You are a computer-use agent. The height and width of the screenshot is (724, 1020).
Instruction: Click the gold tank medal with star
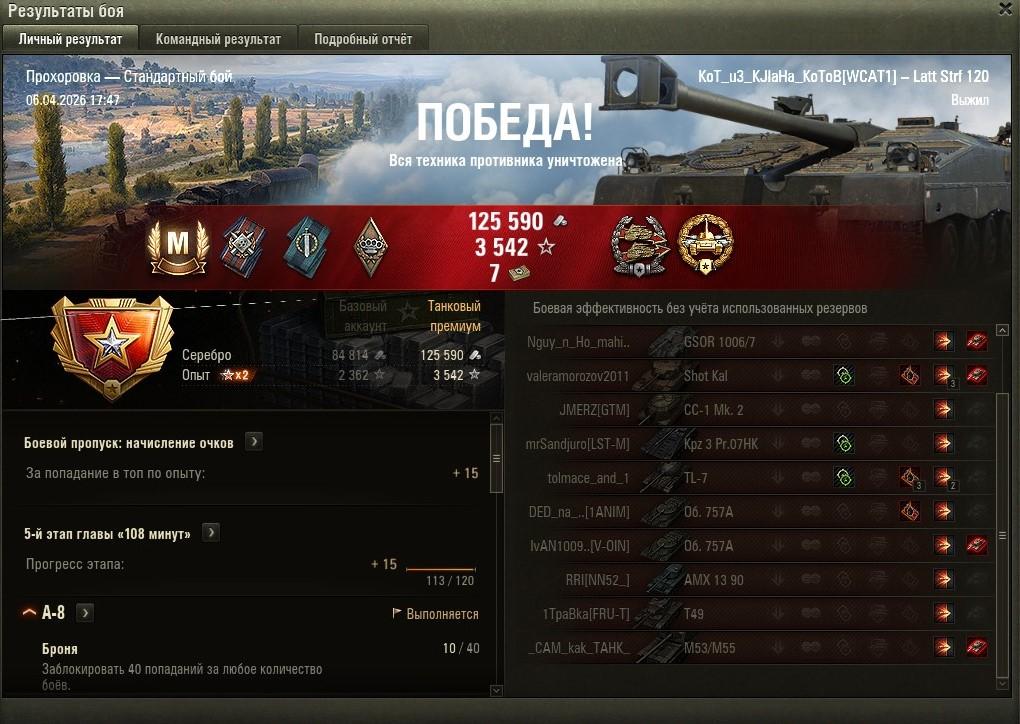point(705,245)
